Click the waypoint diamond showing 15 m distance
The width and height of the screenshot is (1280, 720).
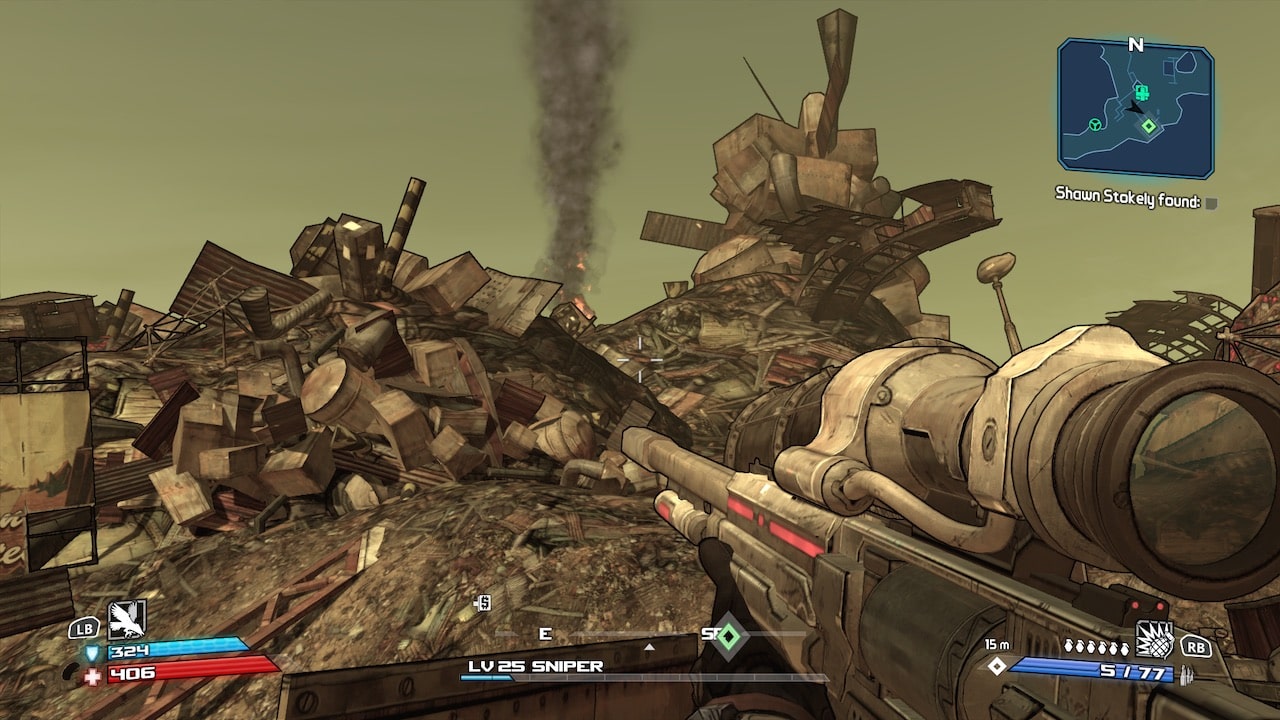[x=997, y=666]
